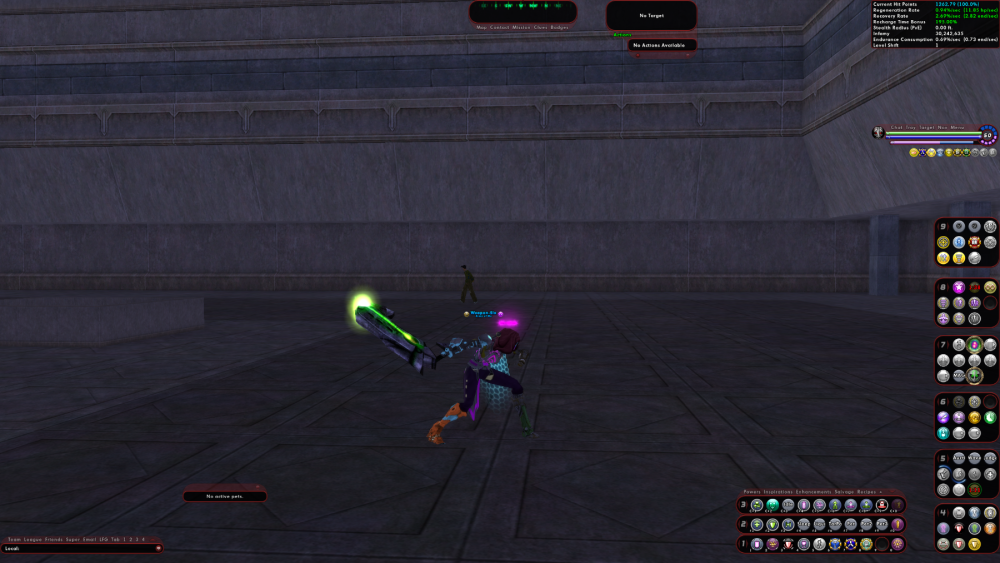Open the Salvage inventory

[844, 492]
